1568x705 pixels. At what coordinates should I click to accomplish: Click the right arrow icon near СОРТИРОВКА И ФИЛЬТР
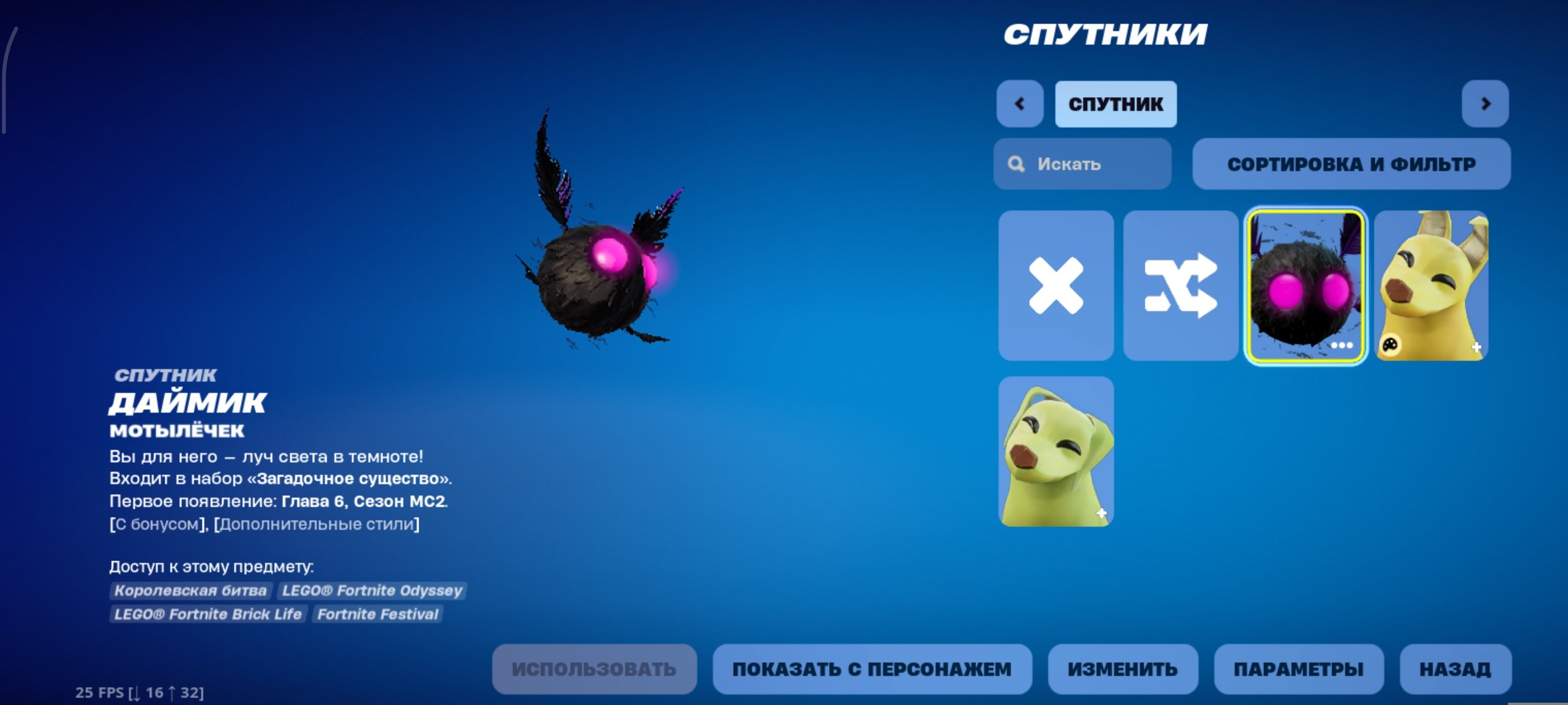point(1485,103)
